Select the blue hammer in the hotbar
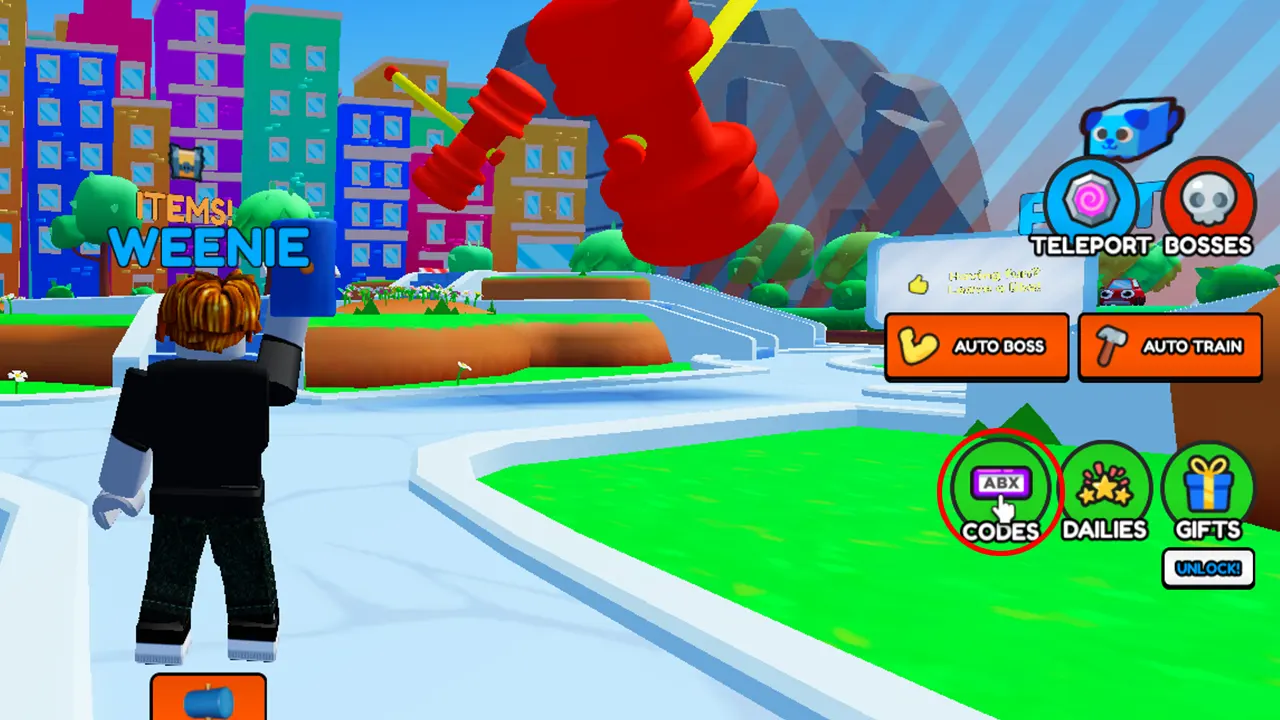Image resolution: width=1280 pixels, height=720 pixels. tap(207, 702)
